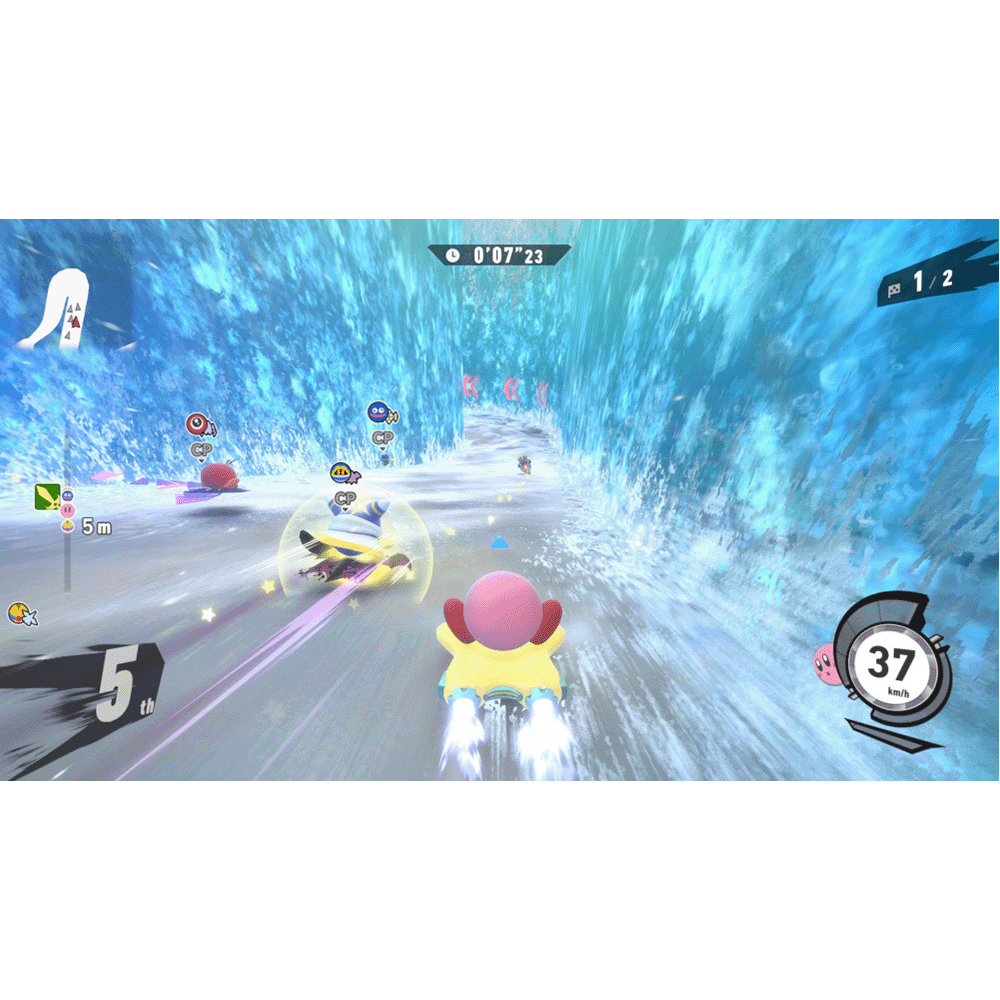1000x1000 pixels.
Task: Click the Kirby face on the distance tracker
Action: [x=67, y=511]
